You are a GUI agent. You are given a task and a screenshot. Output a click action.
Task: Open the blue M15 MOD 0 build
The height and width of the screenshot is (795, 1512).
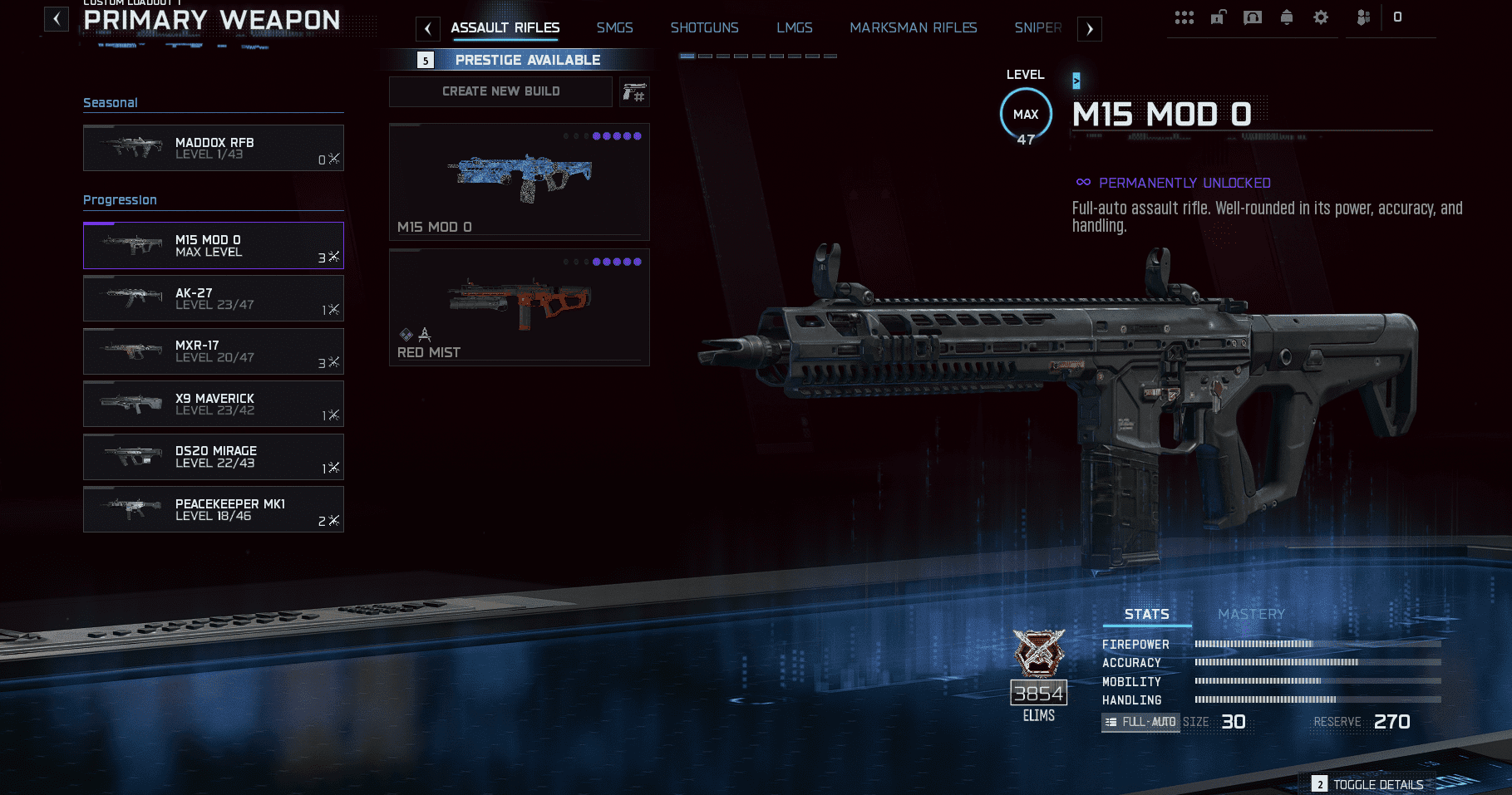pyautogui.click(x=519, y=182)
